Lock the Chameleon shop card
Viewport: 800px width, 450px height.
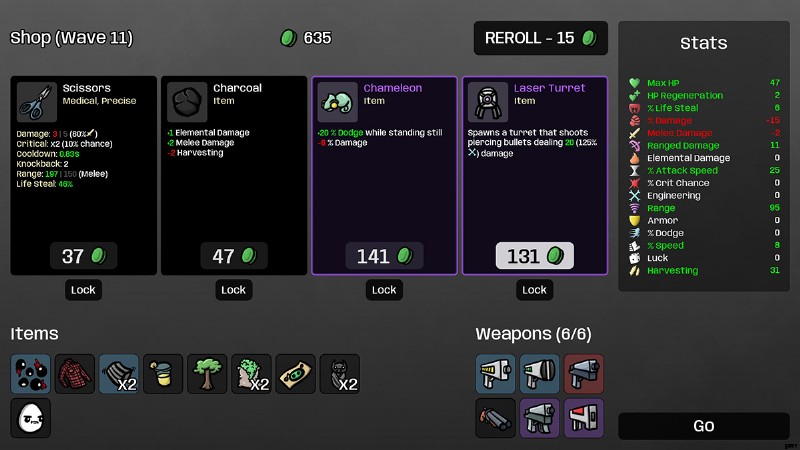click(384, 290)
